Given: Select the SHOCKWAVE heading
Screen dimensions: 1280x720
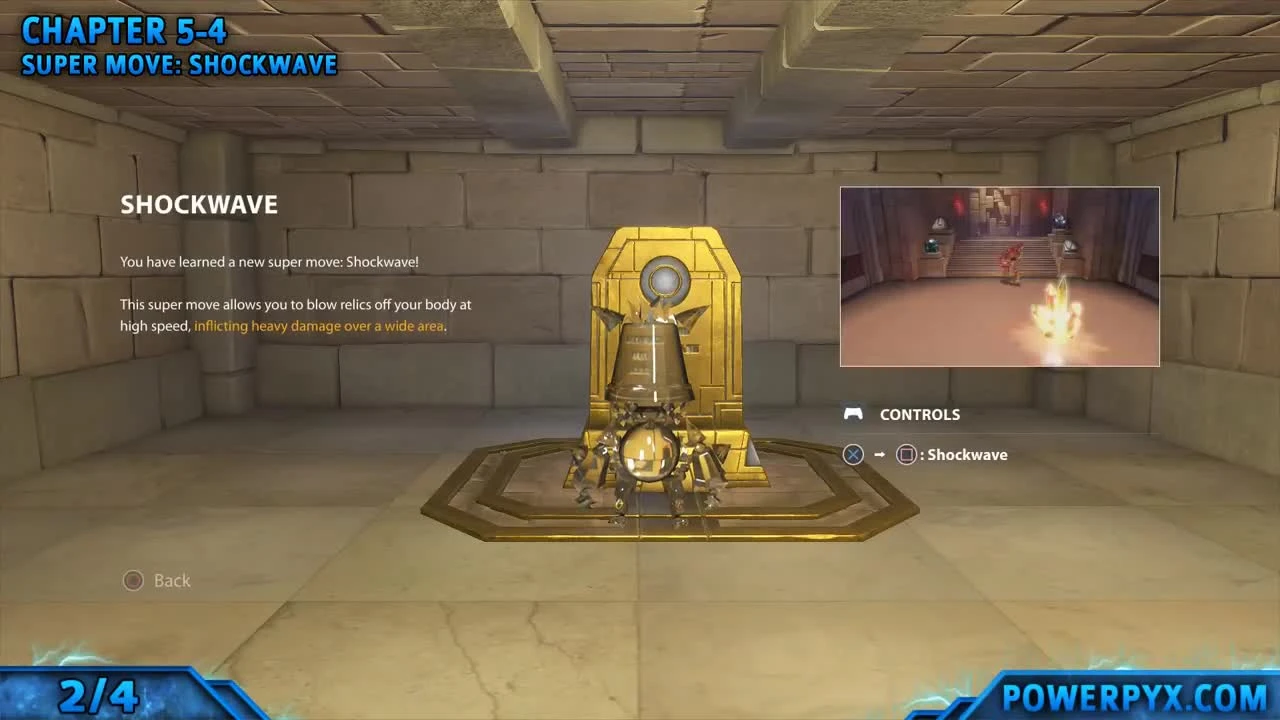Looking at the screenshot, I should (199, 204).
